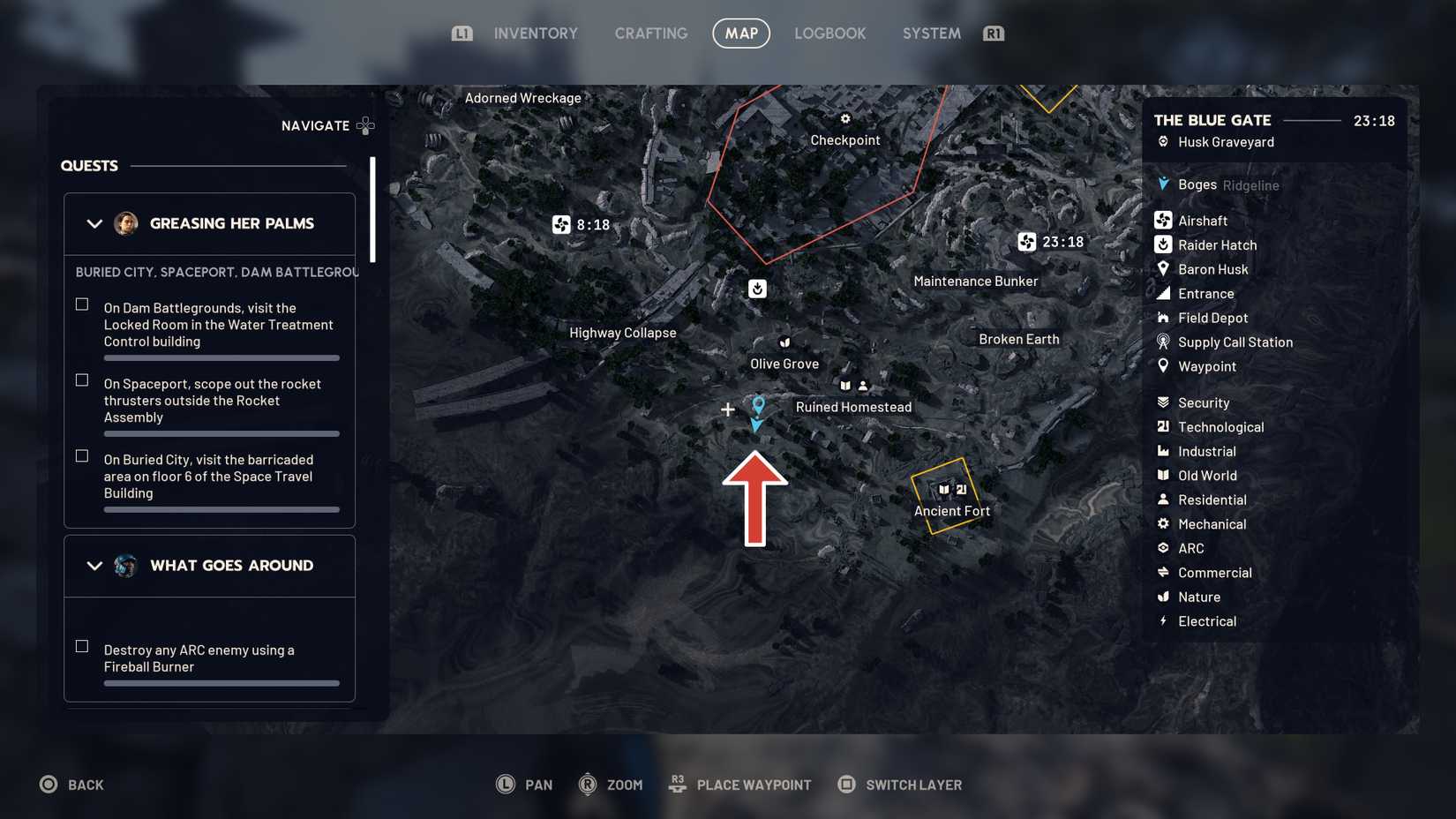Select the Mechanical category icon

[x=1162, y=523]
